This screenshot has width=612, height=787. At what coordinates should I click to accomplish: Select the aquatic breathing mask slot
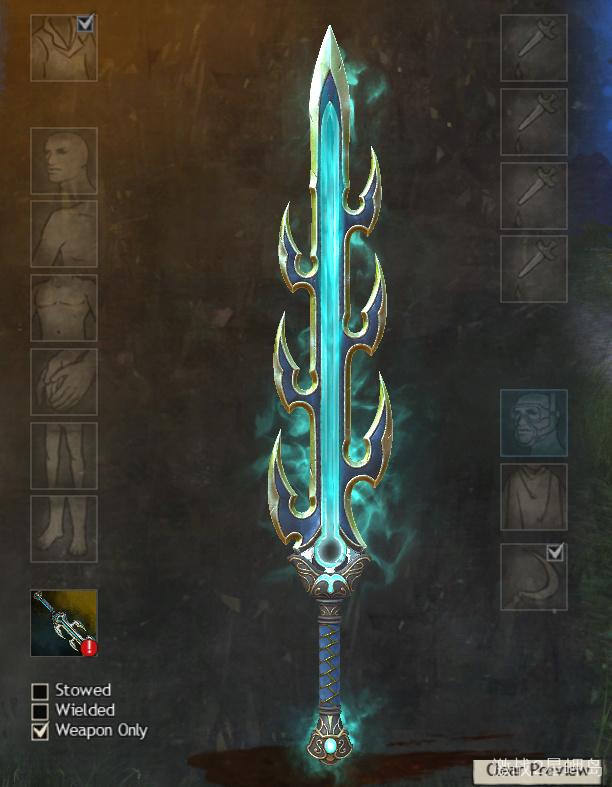(533, 423)
